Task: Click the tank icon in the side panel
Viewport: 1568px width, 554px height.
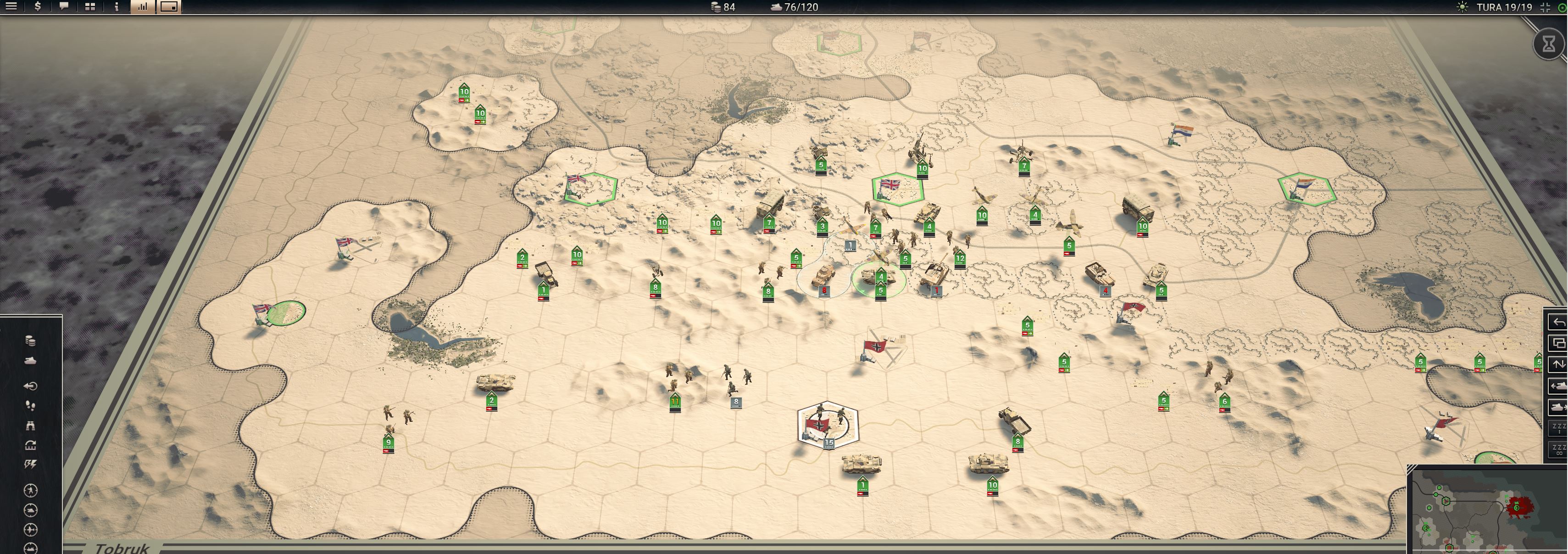Action: click(30, 361)
